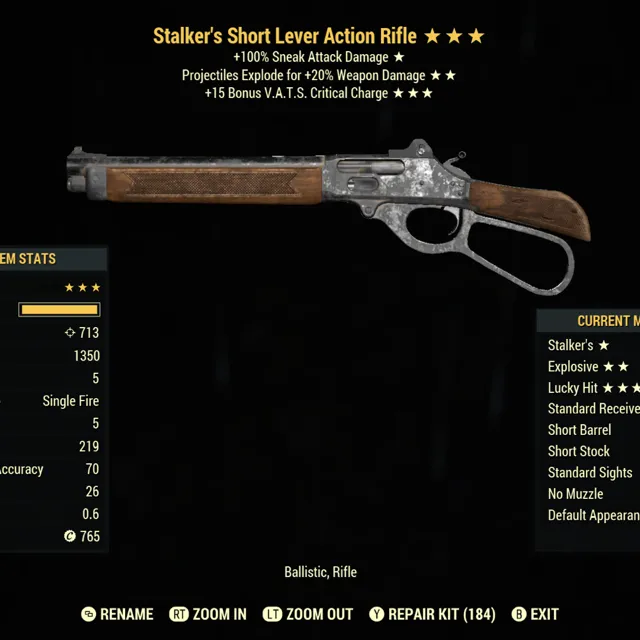Screen dimensions: 640x640
Task: Use the Repair Kit (184) option
Action: click(432, 614)
